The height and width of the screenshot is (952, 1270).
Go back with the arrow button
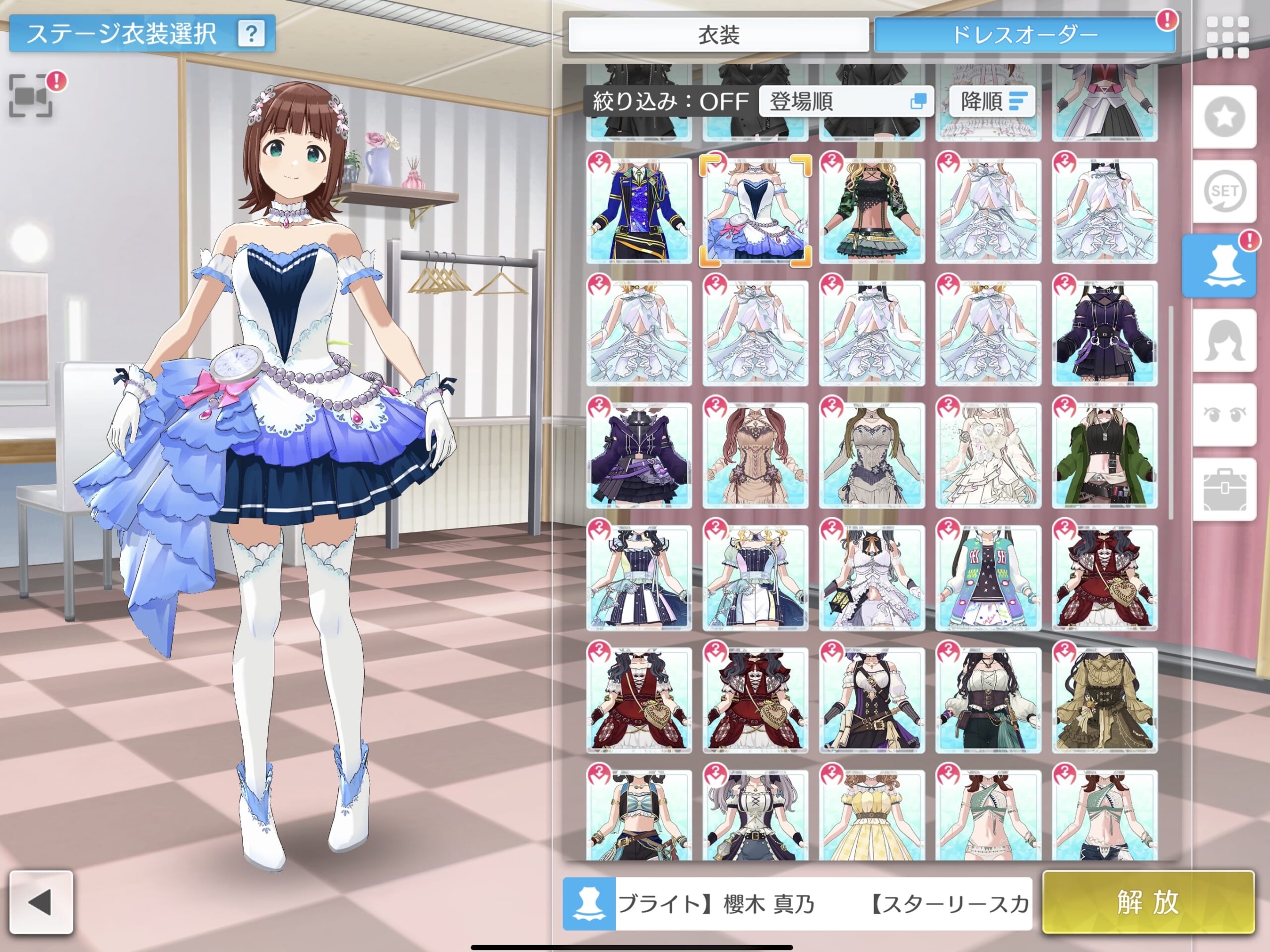coord(41,902)
